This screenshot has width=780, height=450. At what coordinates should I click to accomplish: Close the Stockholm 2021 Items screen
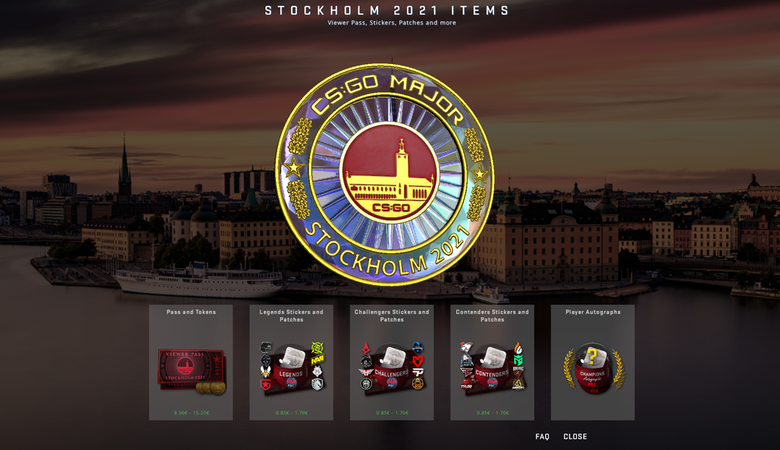point(575,437)
